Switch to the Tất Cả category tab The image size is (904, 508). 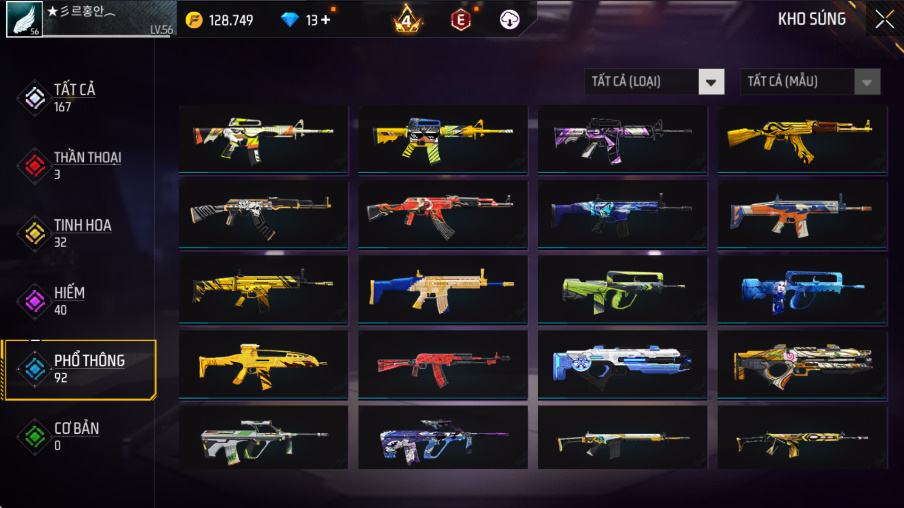(76, 96)
